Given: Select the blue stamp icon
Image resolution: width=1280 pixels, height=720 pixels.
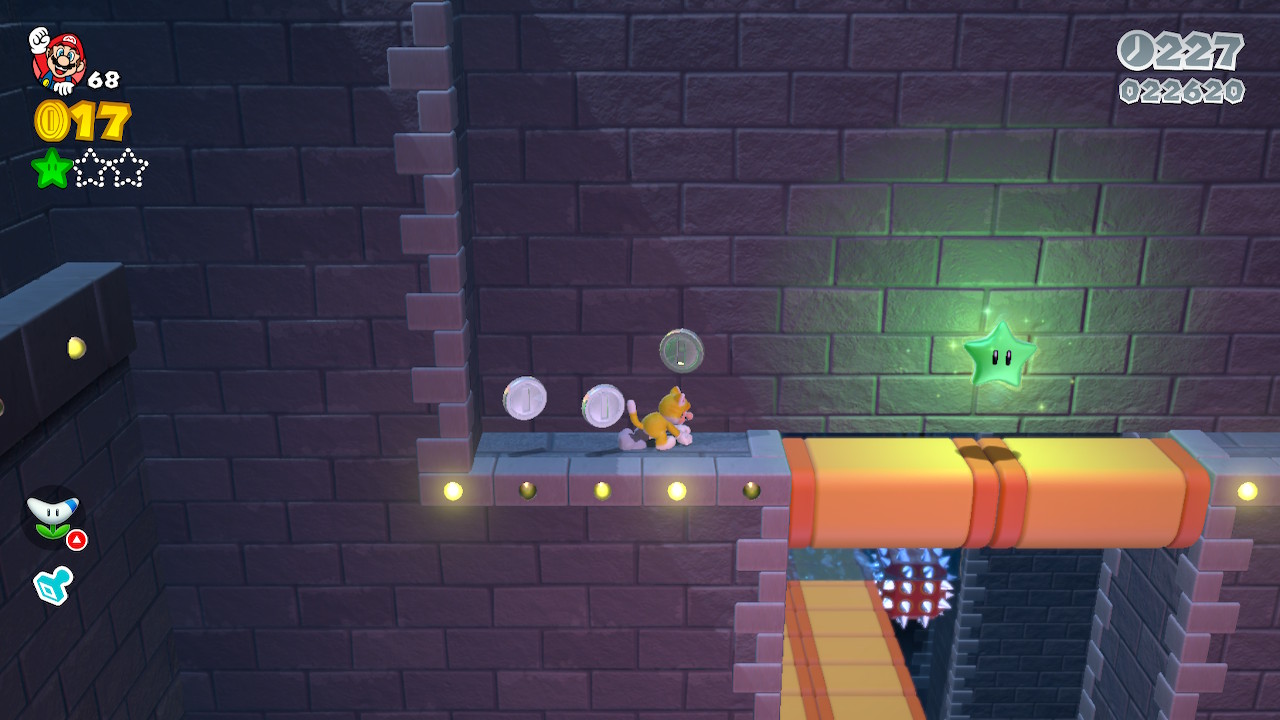Looking at the screenshot, I should click(52, 585).
